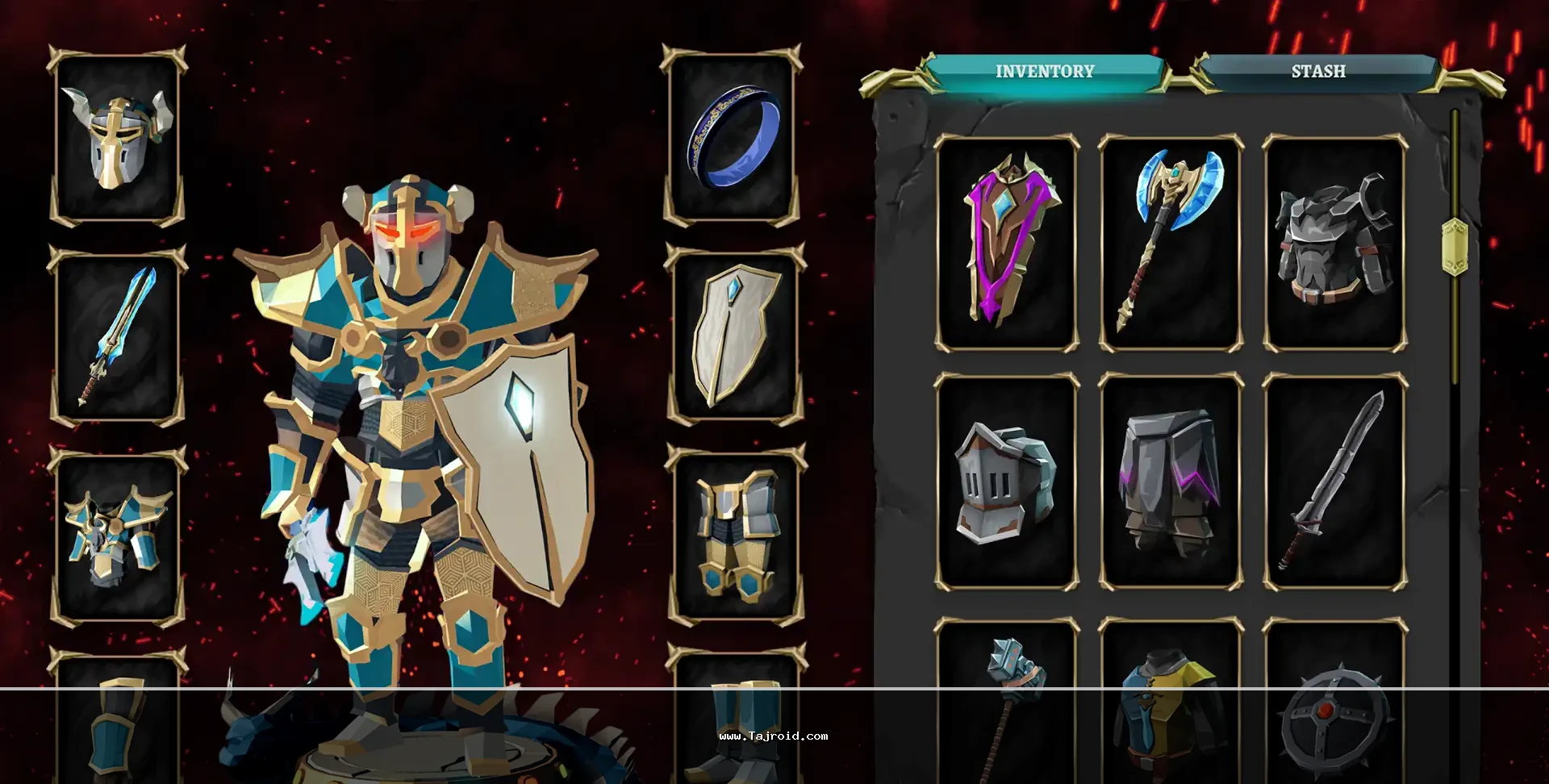Select the equipped blue ring slot
The width and height of the screenshot is (1549, 784).
point(733,137)
